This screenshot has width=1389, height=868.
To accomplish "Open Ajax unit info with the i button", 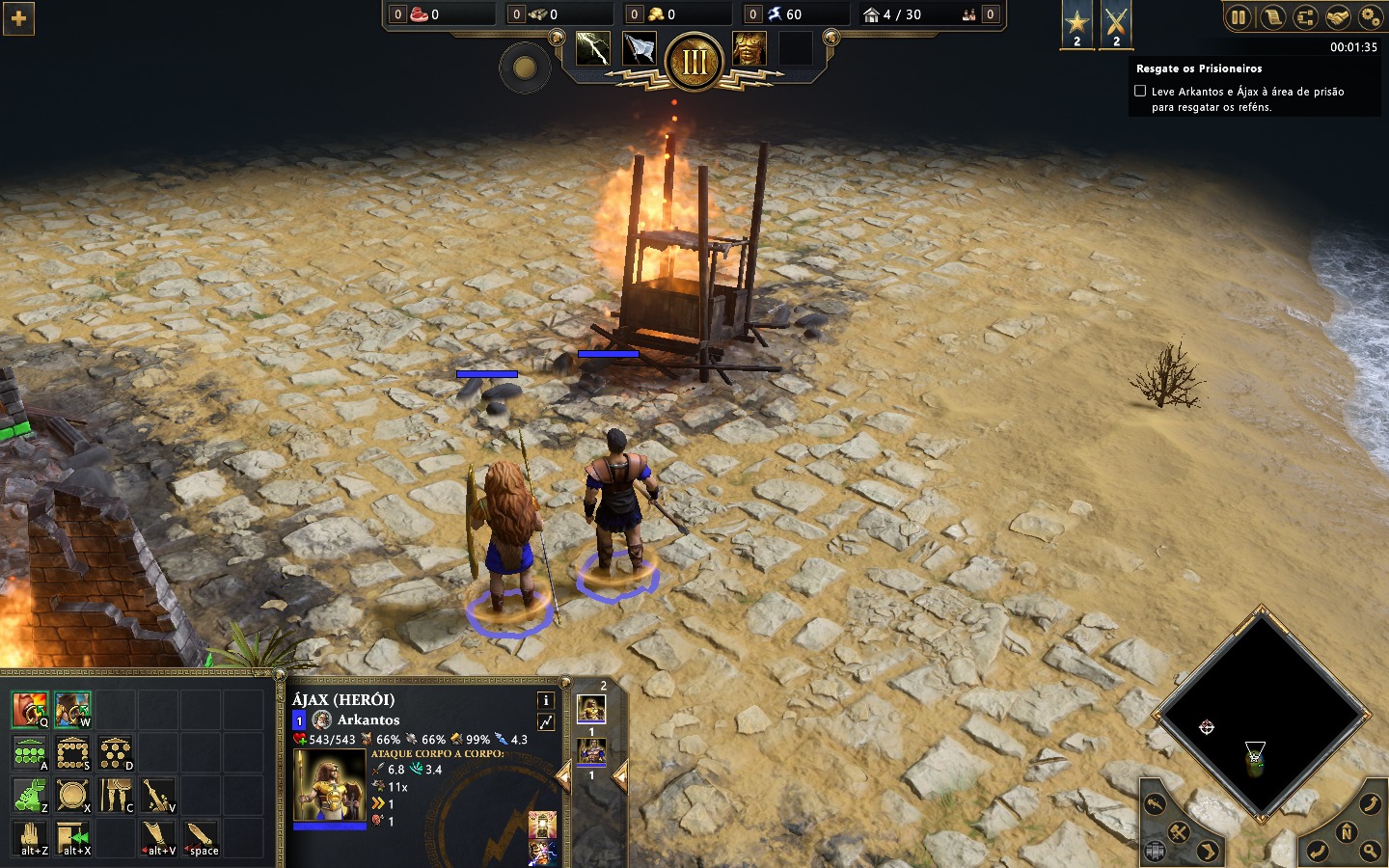I will (x=545, y=700).
